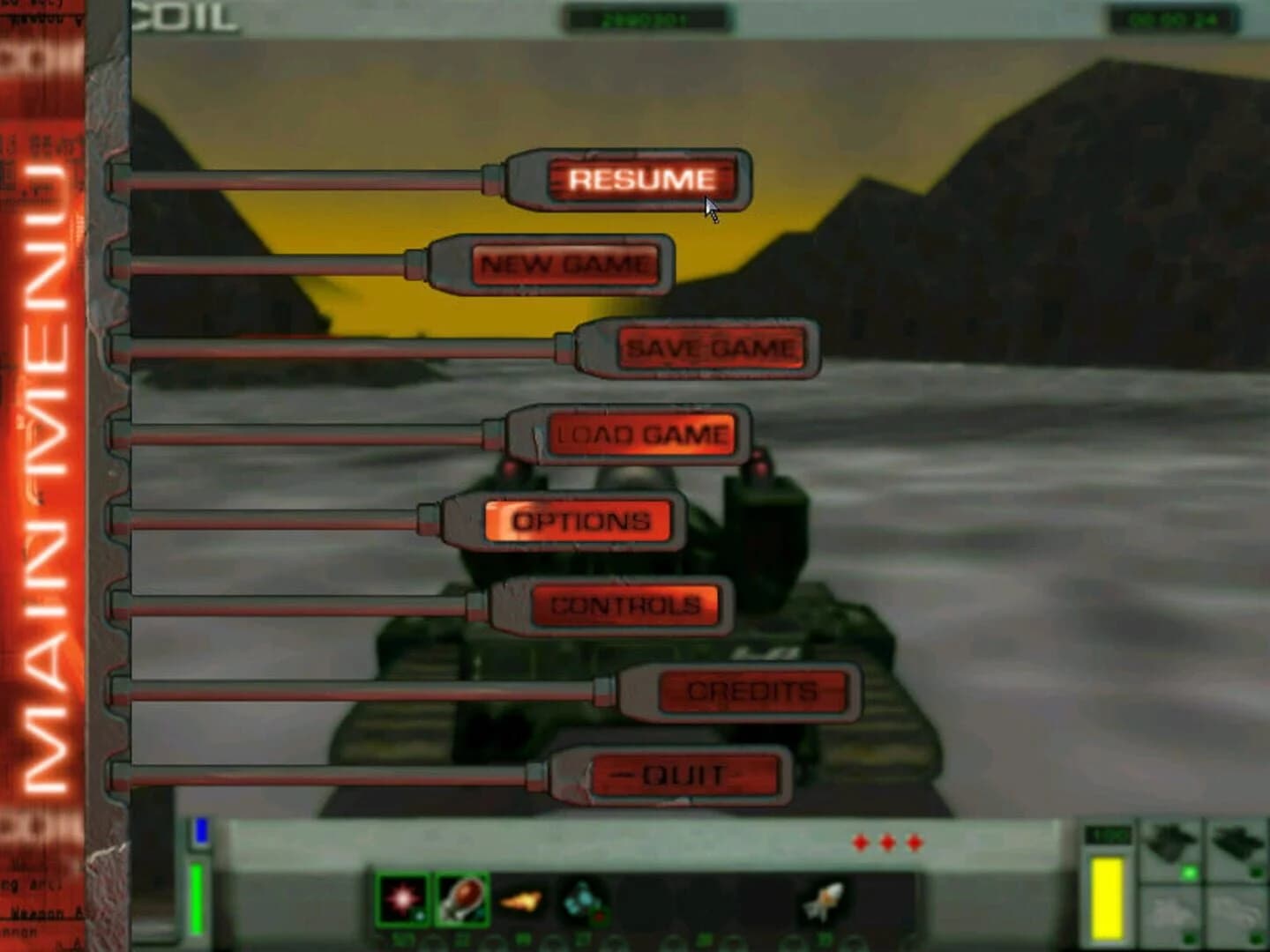Click the leftmost red diamond indicator
This screenshot has width=1270, height=952.
[x=858, y=844]
